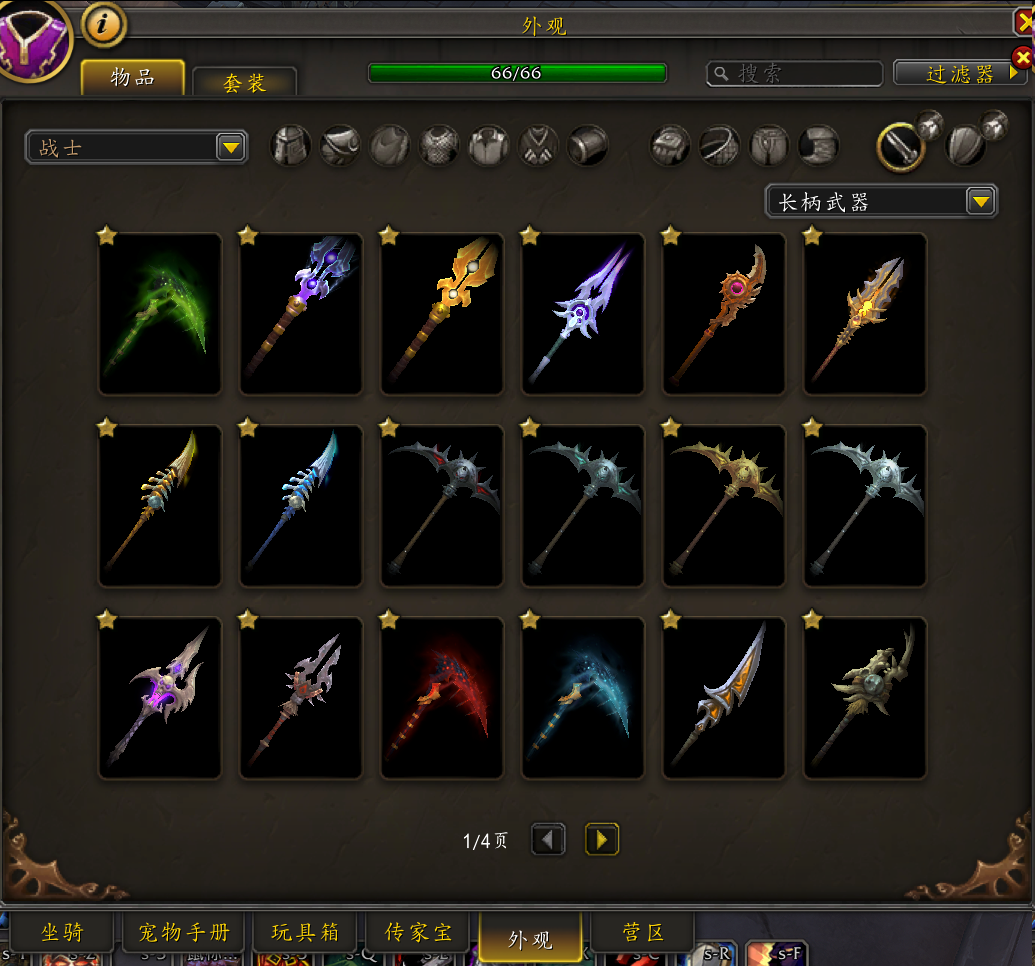Open the 宠物手册 pet journal tab
The image size is (1035, 966).
click(x=183, y=934)
